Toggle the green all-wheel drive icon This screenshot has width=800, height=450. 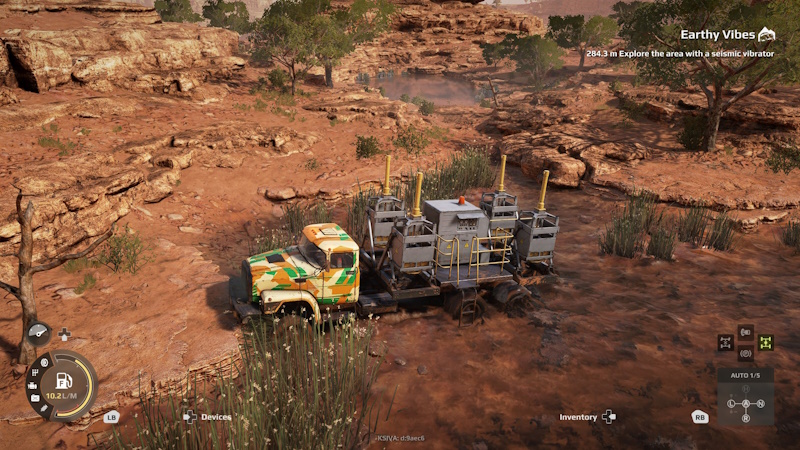click(x=765, y=342)
